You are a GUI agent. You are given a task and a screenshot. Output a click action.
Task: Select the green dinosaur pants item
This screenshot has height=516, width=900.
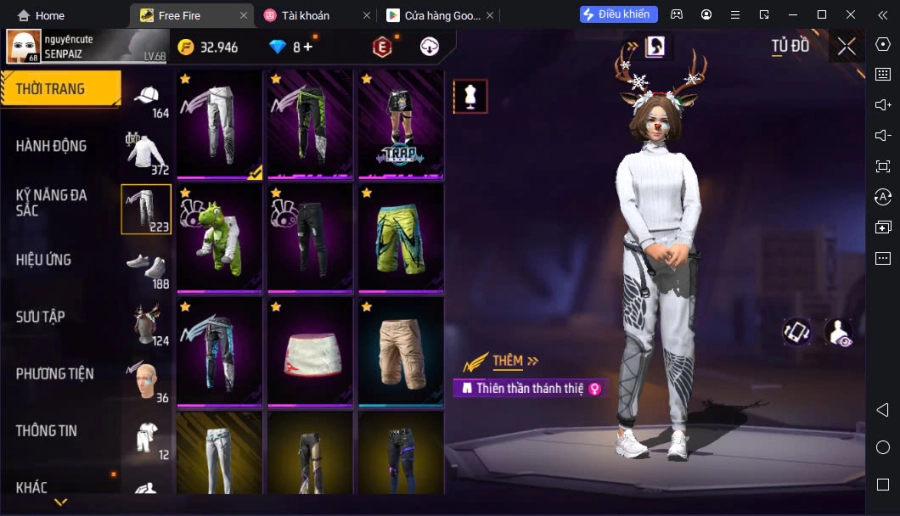(220, 237)
